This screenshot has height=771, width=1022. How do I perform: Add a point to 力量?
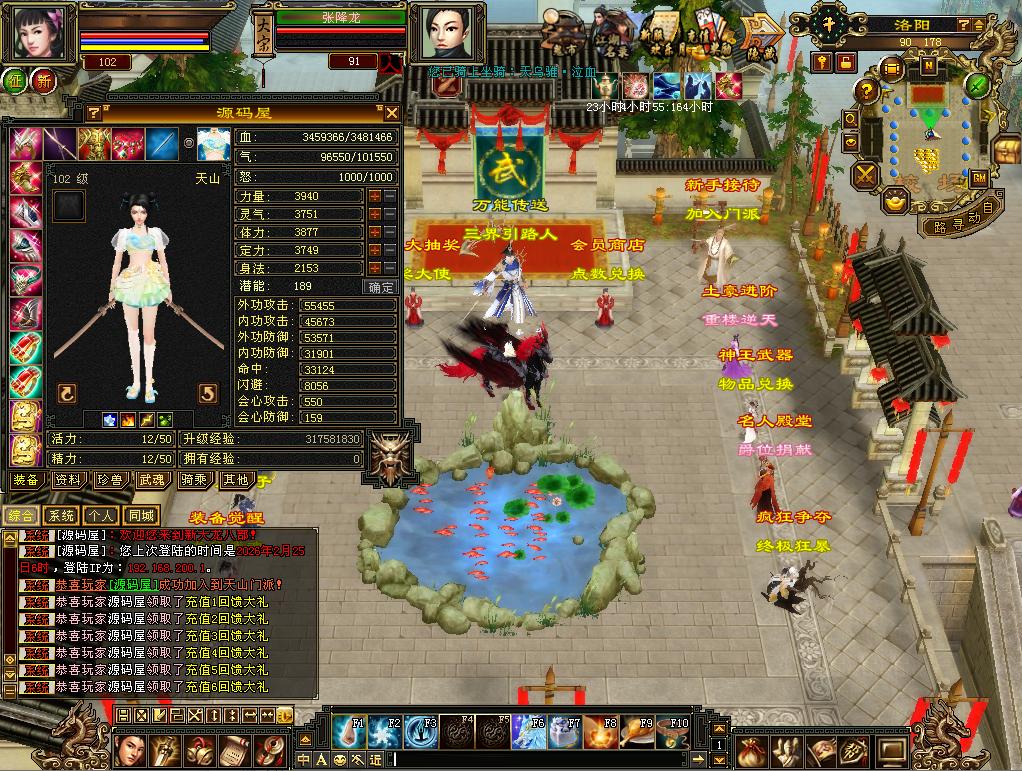click(x=375, y=196)
